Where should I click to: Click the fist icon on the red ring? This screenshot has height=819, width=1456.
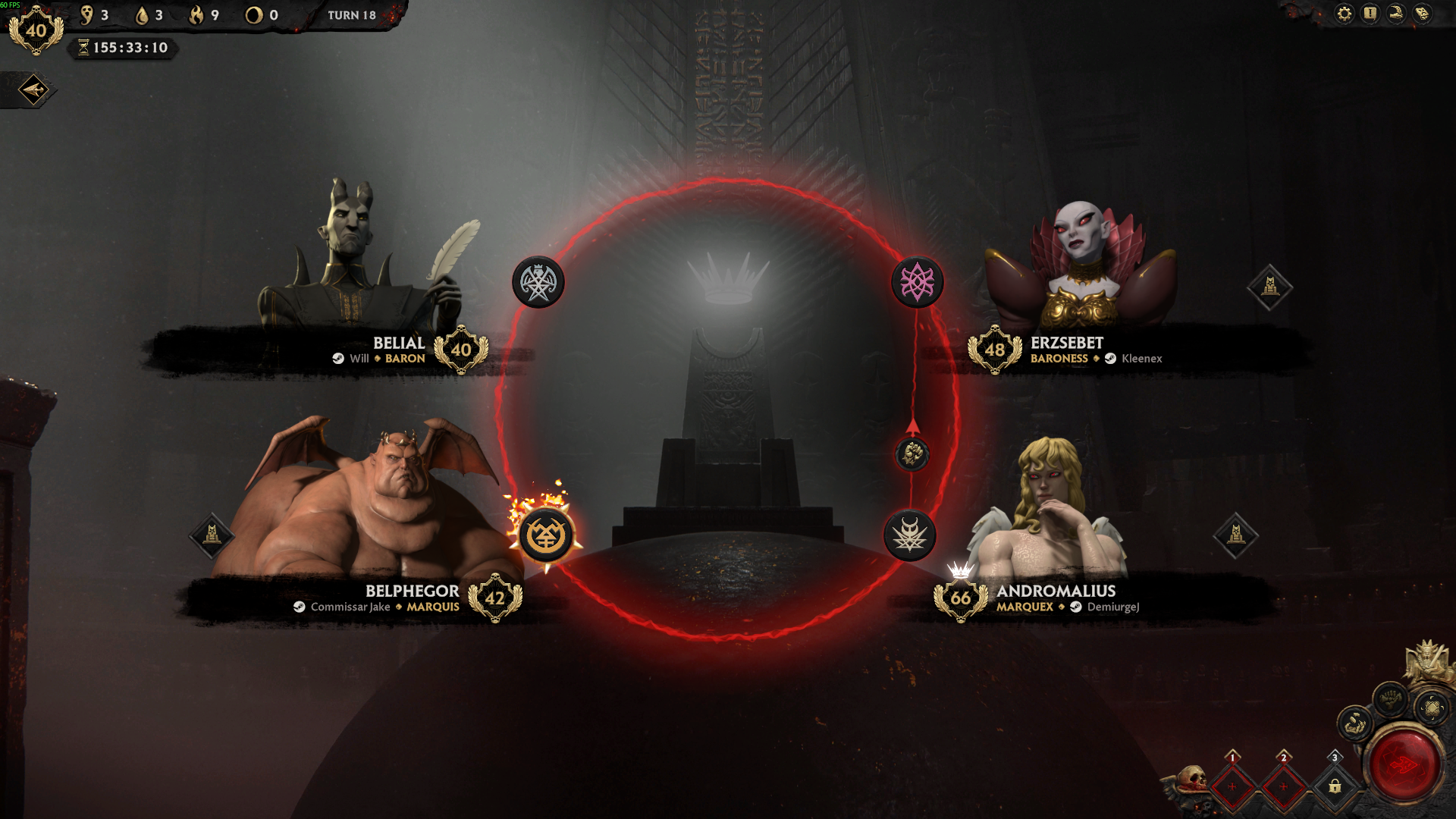click(x=912, y=454)
